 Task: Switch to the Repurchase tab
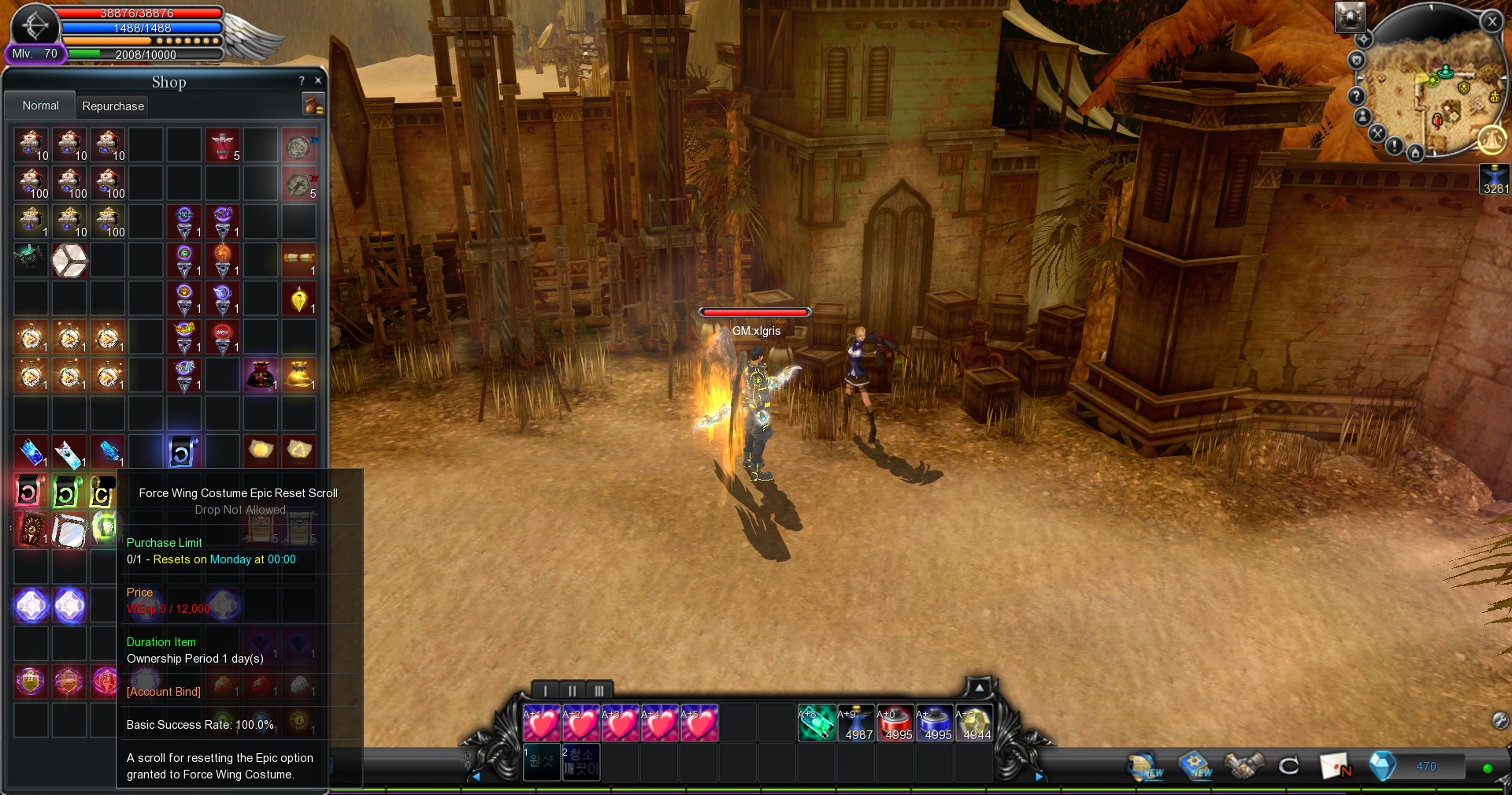(x=113, y=106)
